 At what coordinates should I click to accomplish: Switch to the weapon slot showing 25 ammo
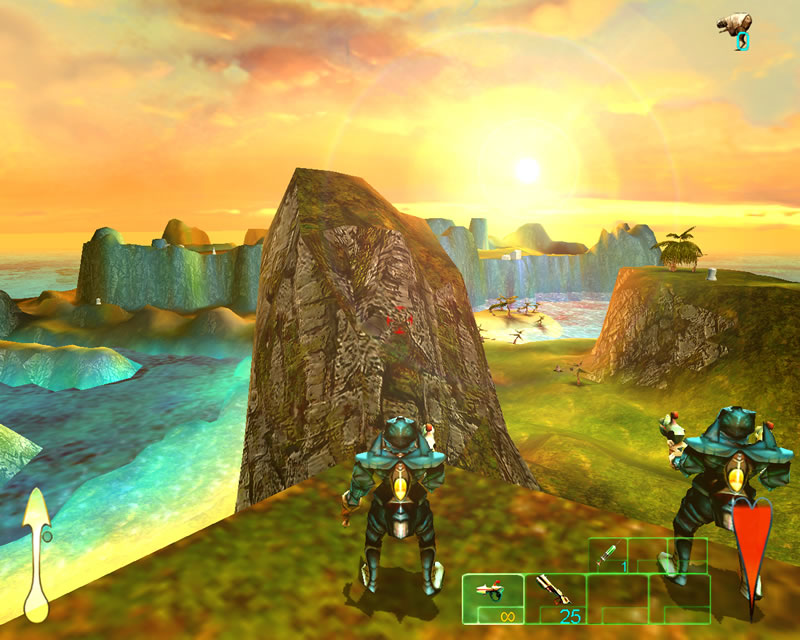coord(554,598)
